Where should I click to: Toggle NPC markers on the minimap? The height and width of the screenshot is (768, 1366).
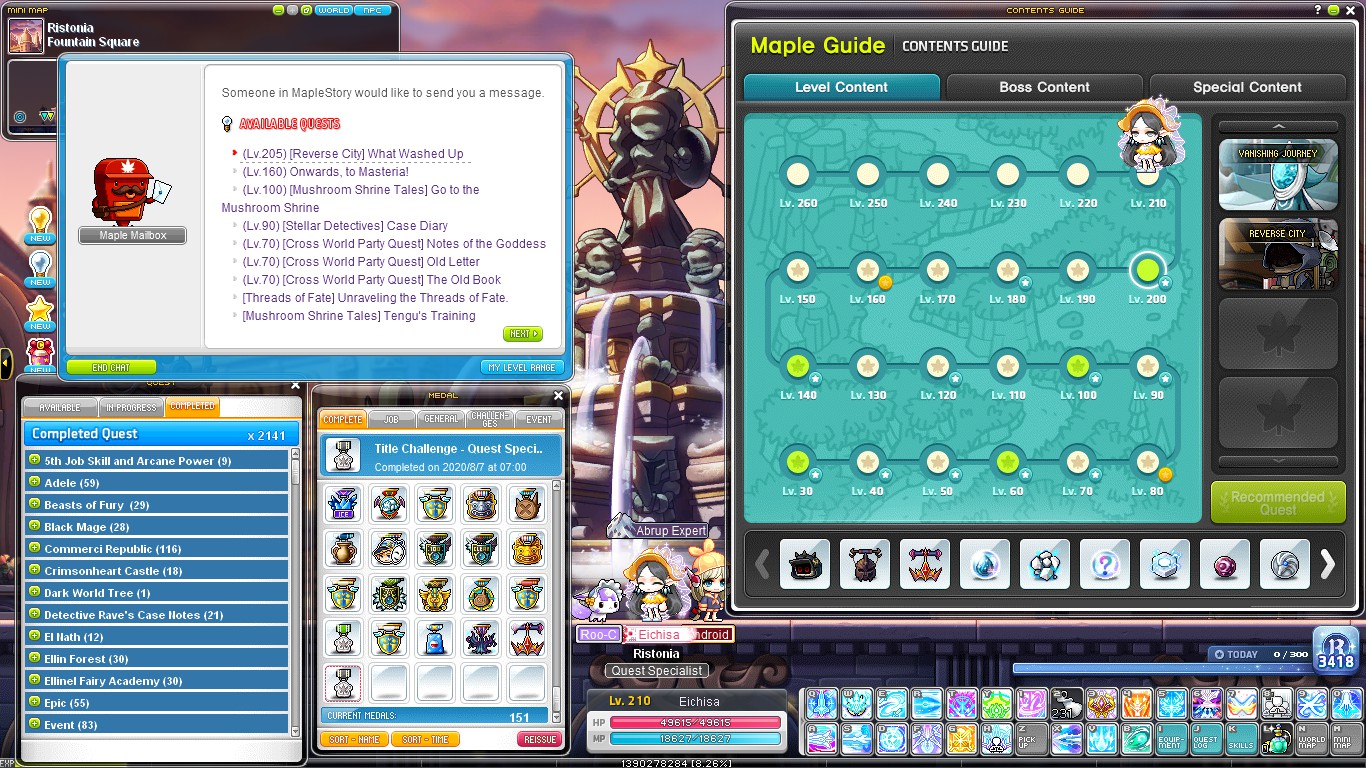[x=373, y=10]
